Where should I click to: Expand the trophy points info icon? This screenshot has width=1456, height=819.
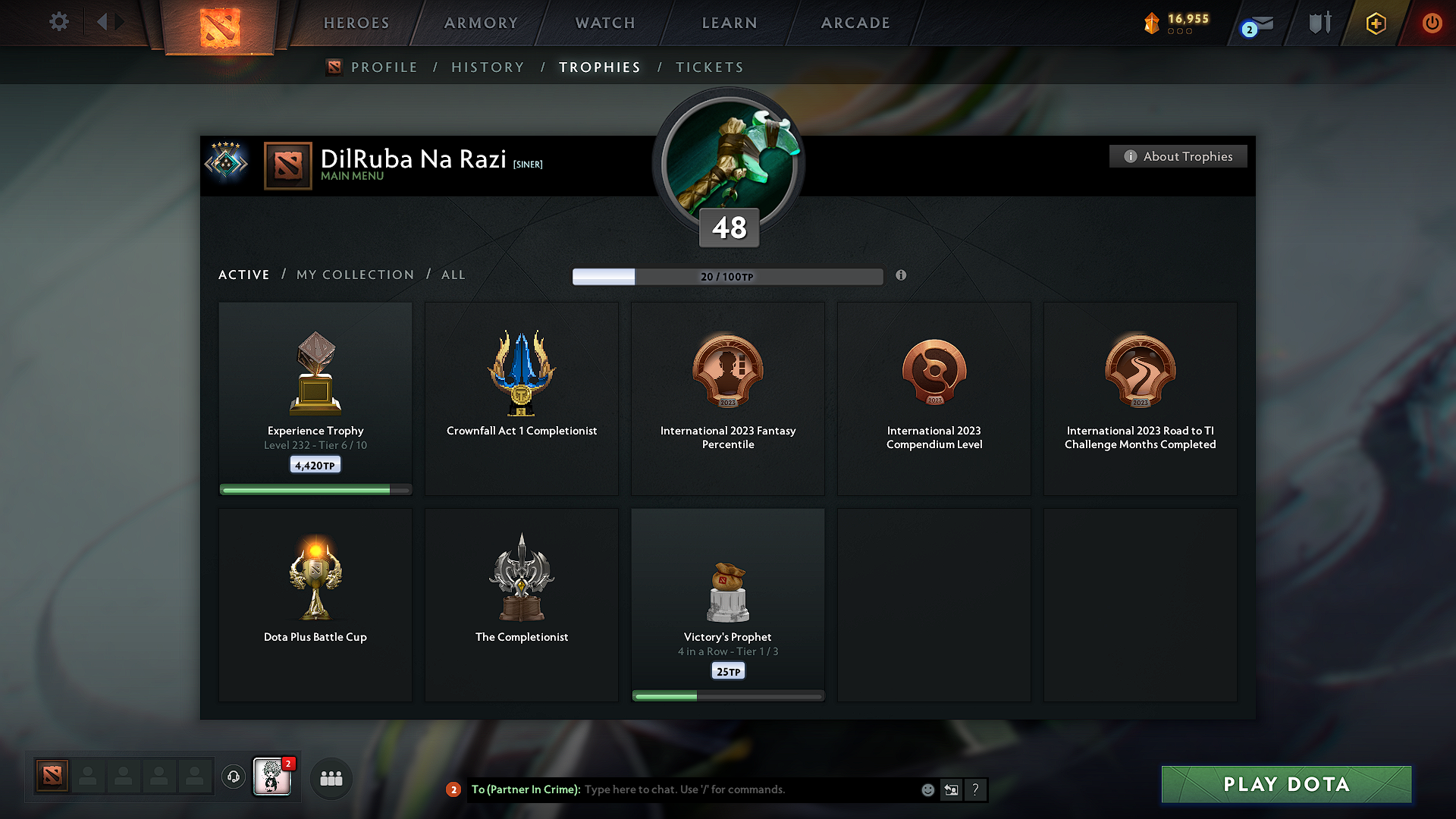tap(902, 276)
